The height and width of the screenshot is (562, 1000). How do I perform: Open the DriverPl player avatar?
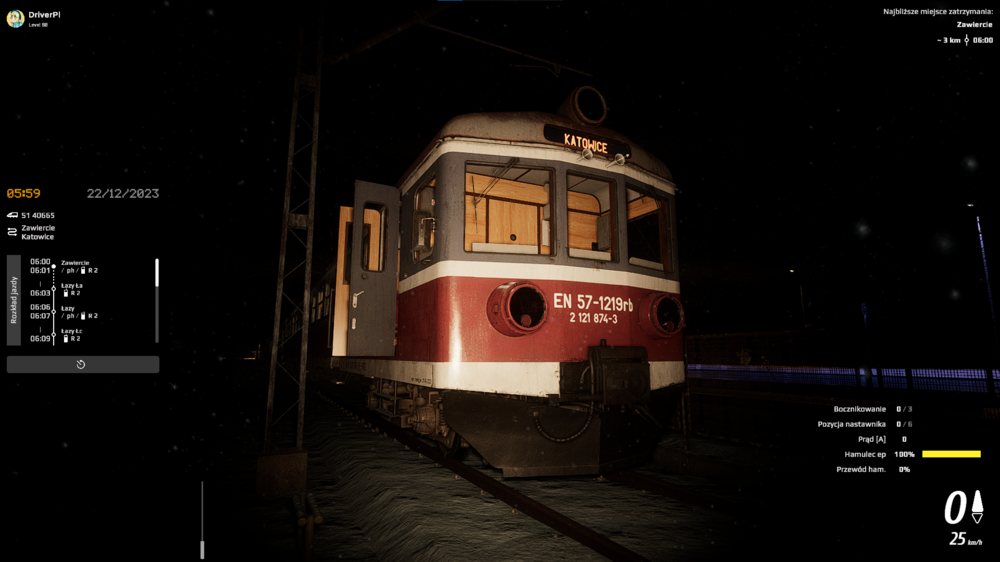tap(15, 18)
